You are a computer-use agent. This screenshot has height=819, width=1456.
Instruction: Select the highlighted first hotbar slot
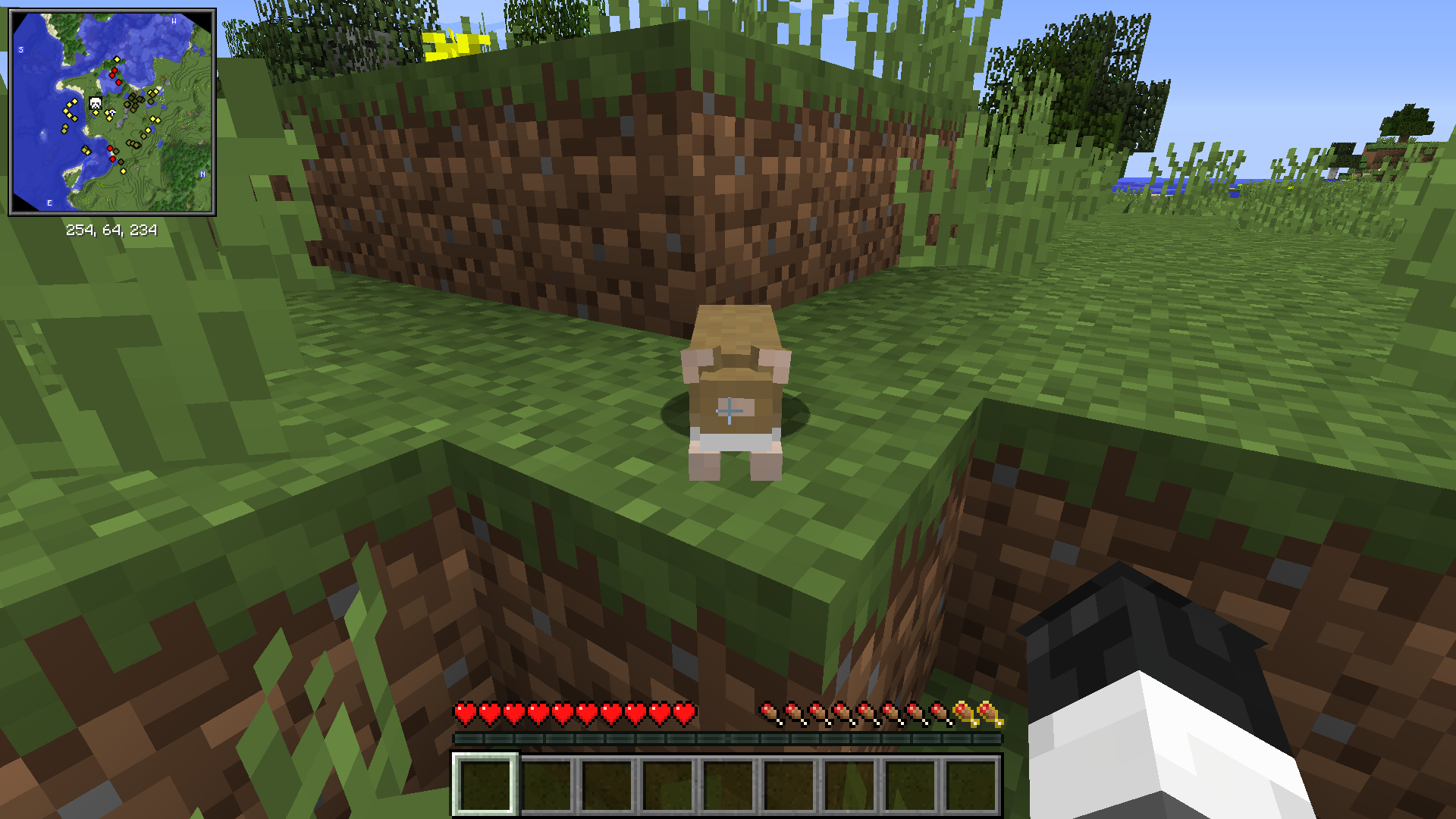click(486, 785)
